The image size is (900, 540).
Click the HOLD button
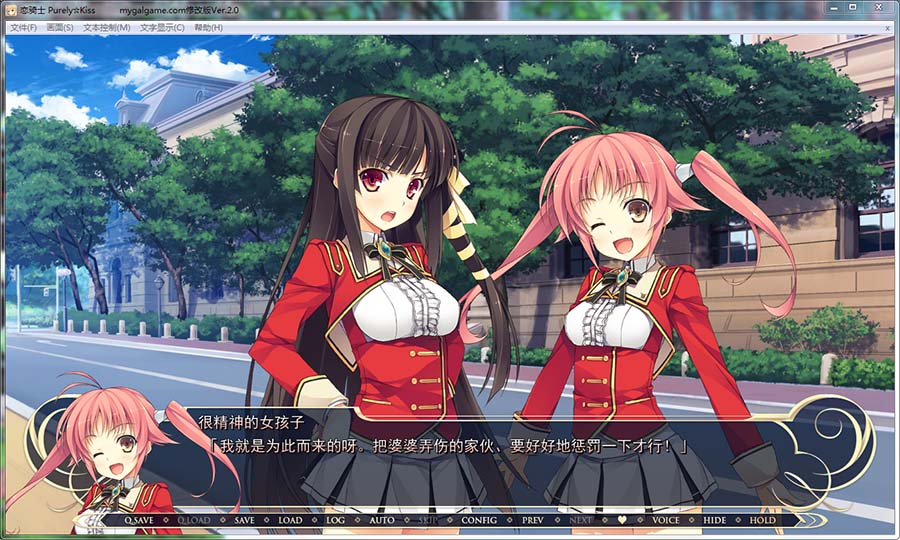(x=762, y=520)
